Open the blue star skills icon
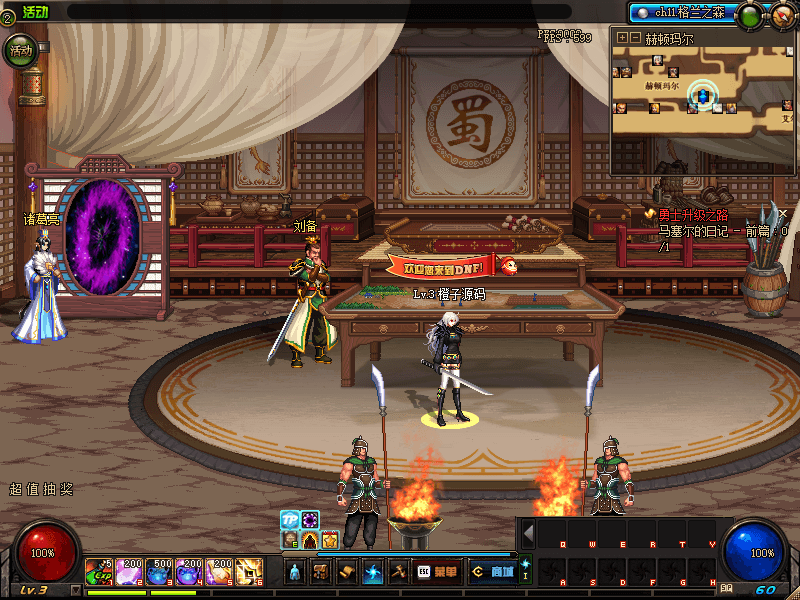Image resolution: width=800 pixels, height=600 pixels. pos(373,572)
